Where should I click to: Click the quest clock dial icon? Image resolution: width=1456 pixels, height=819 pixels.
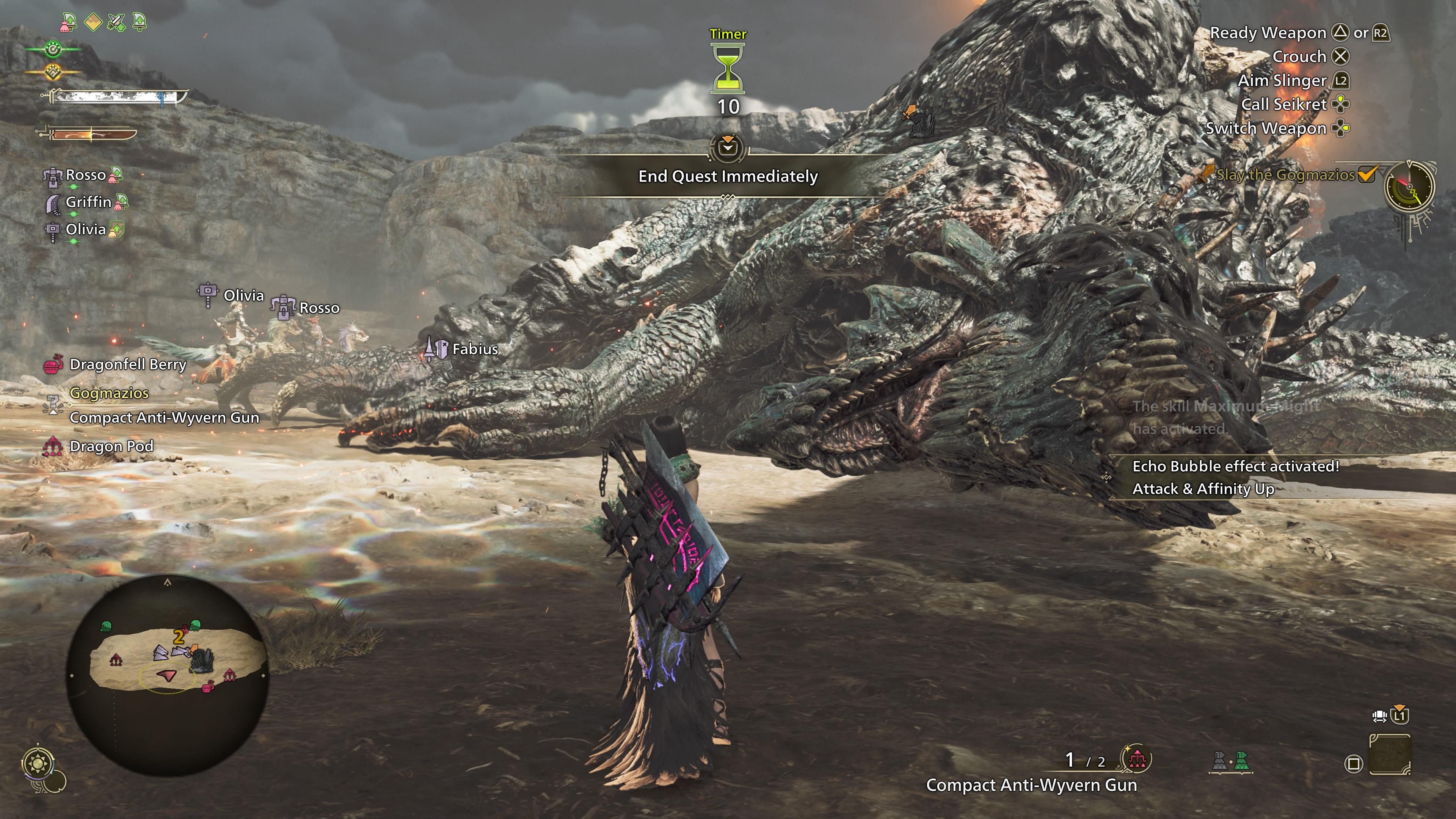click(x=1409, y=187)
